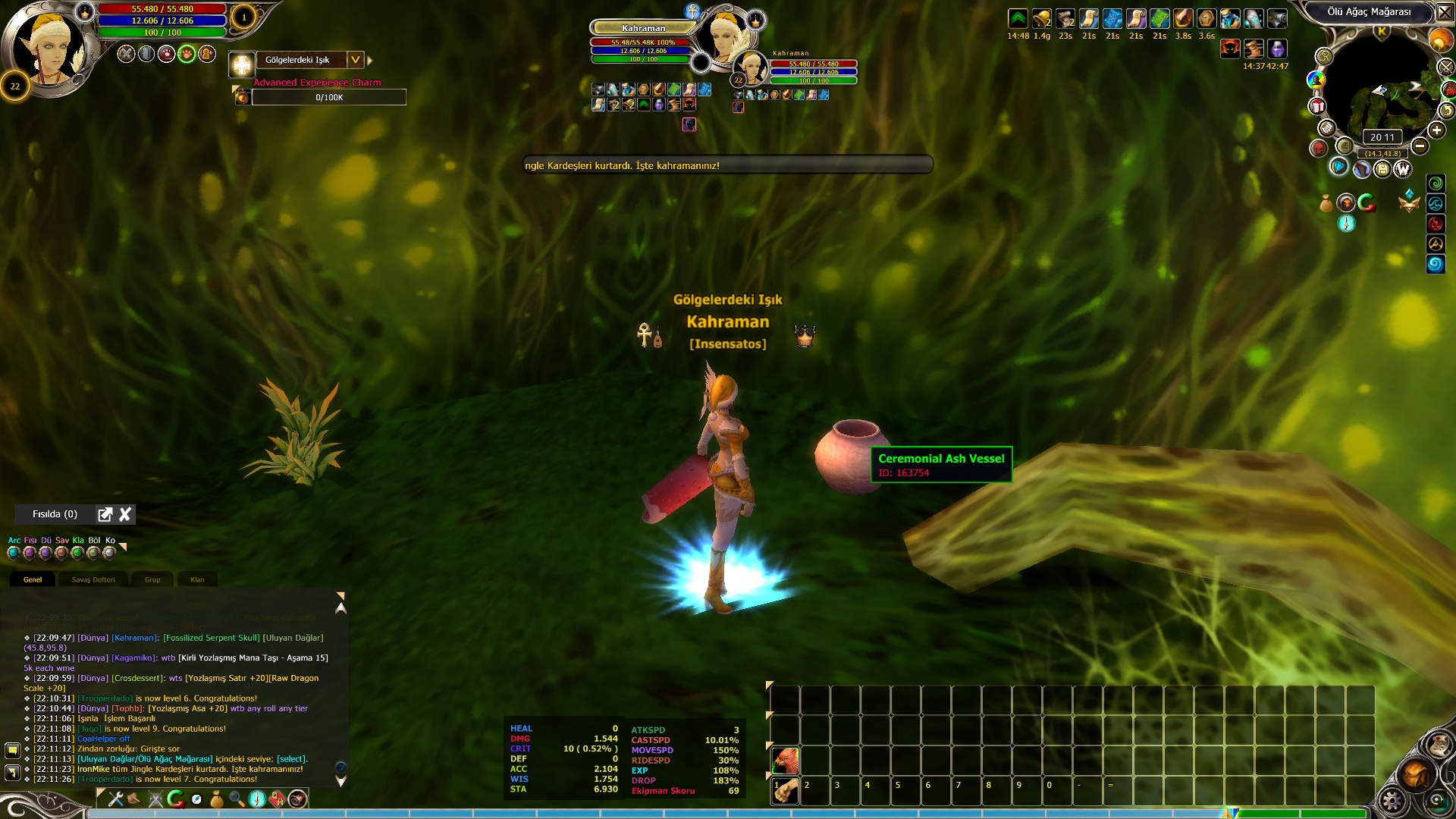Open the world map W button
The image size is (1456, 819).
pos(1403,169)
